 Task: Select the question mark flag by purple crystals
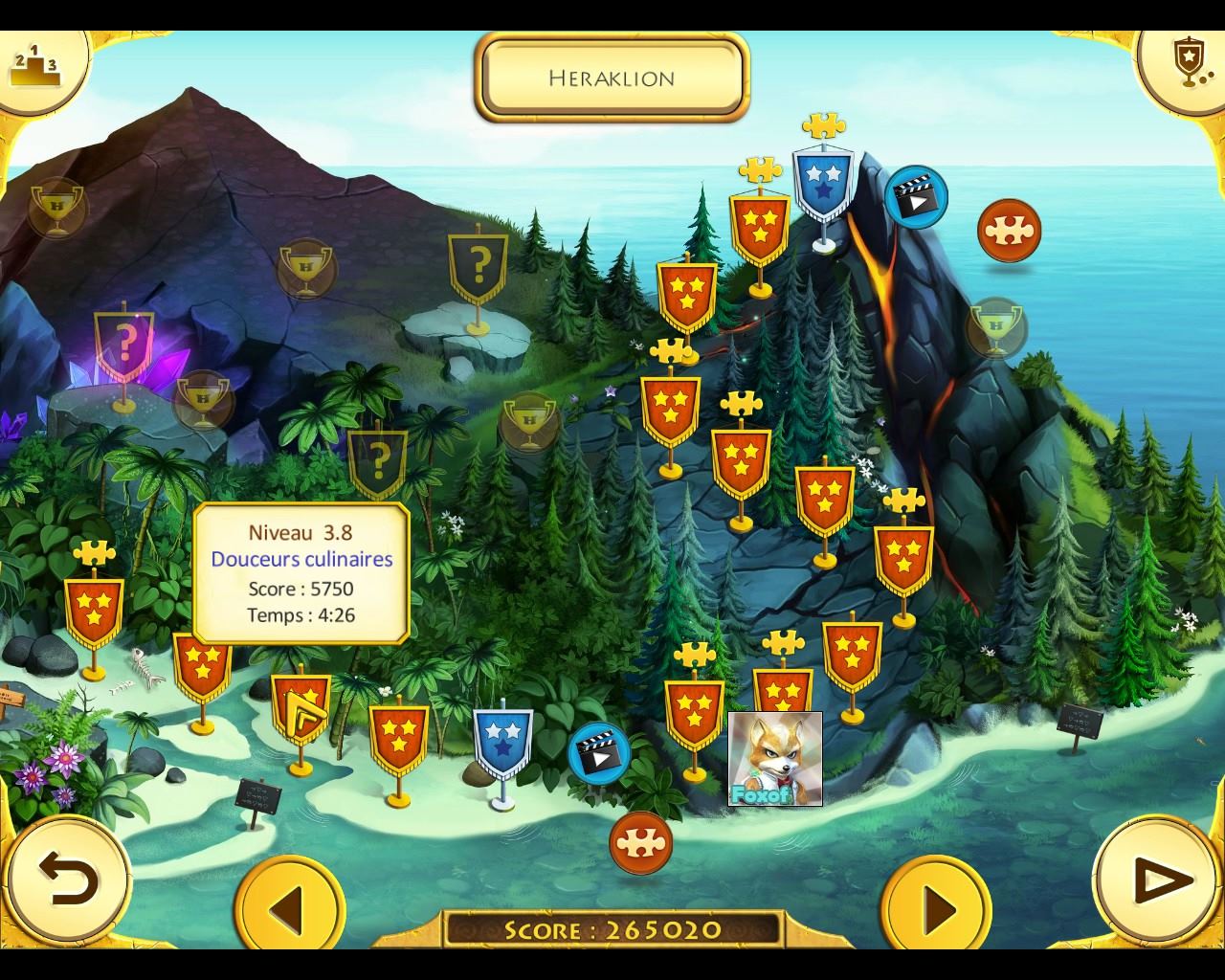pyautogui.click(x=124, y=343)
